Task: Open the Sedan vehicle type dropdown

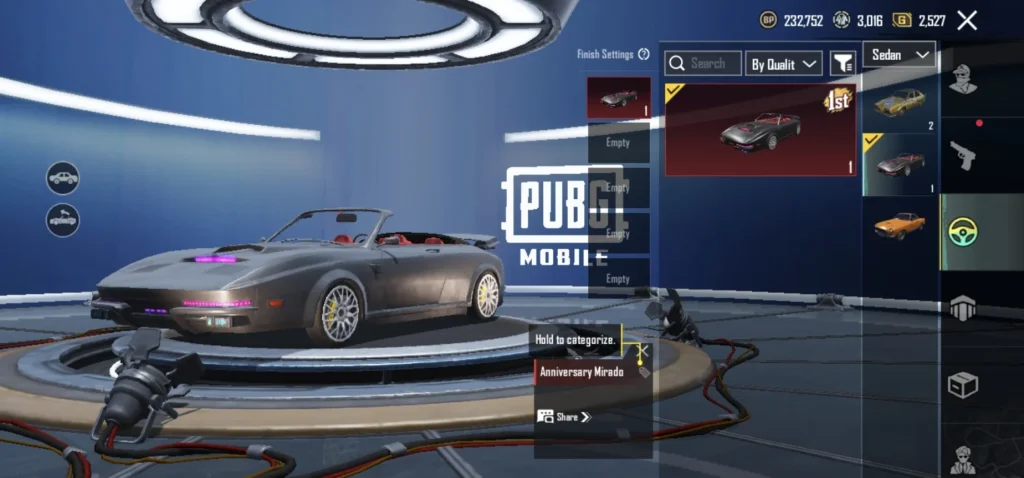Action: point(900,54)
